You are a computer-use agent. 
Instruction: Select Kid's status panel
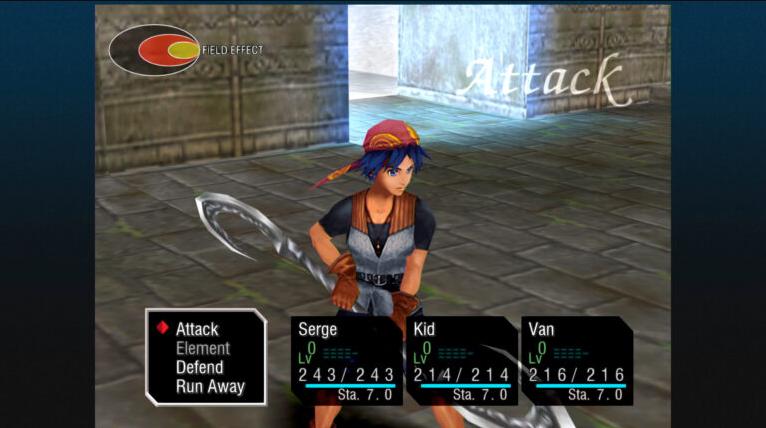[x=461, y=361]
